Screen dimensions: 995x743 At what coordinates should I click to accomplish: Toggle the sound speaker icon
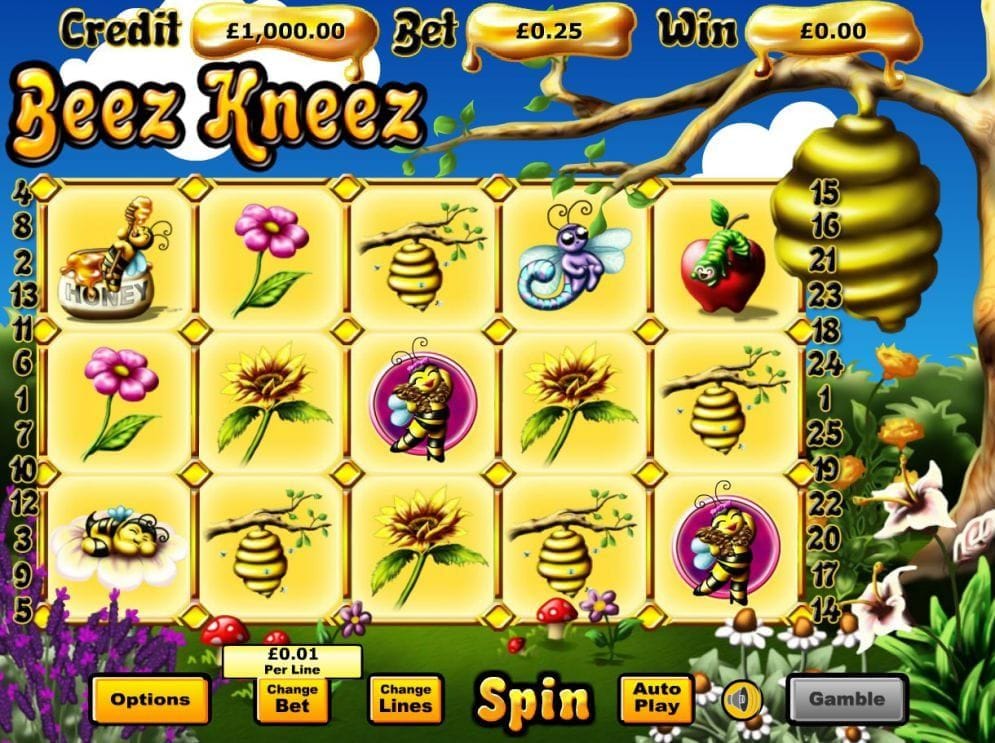click(741, 699)
